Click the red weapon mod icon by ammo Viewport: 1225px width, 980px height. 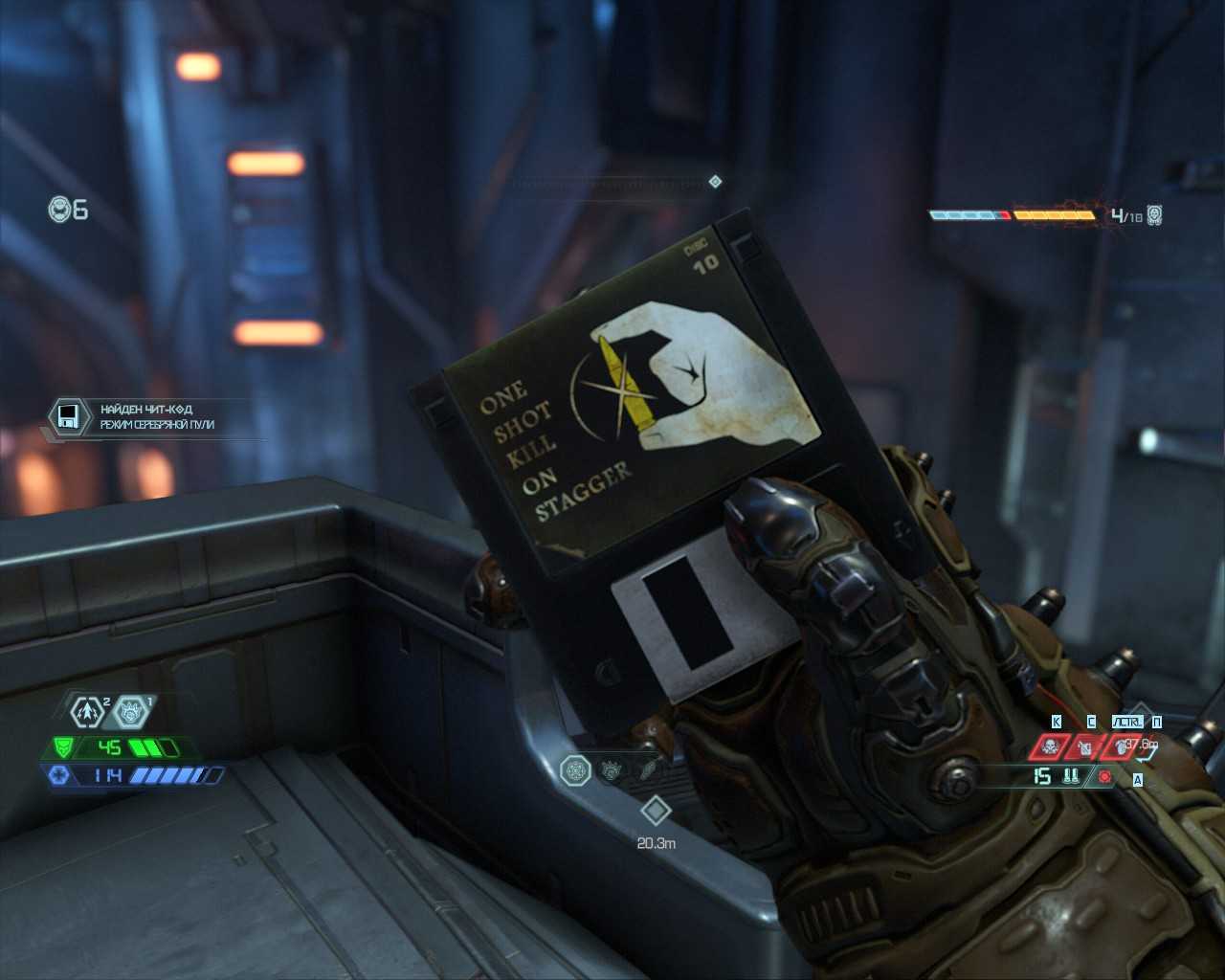click(1105, 776)
